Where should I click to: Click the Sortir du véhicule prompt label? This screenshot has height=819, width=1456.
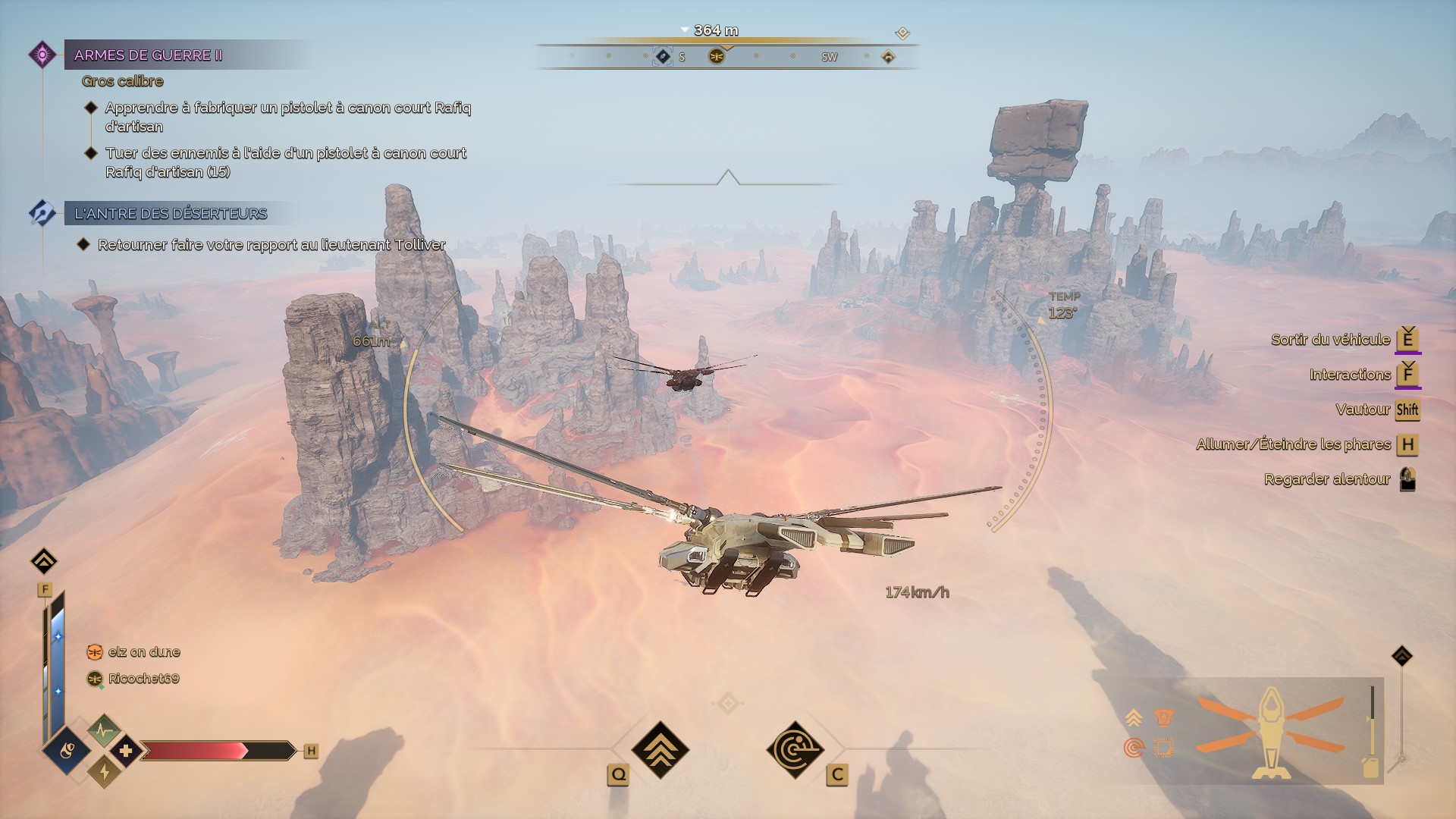(1330, 340)
